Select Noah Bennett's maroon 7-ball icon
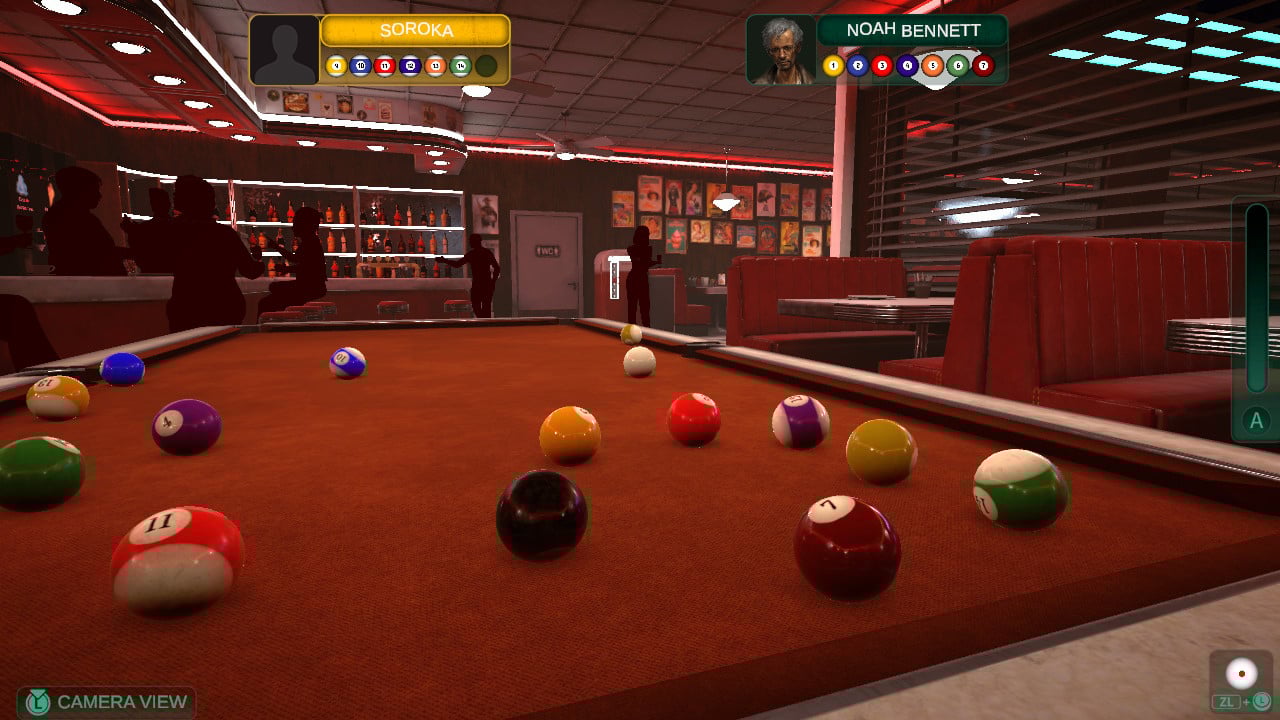 tap(983, 66)
